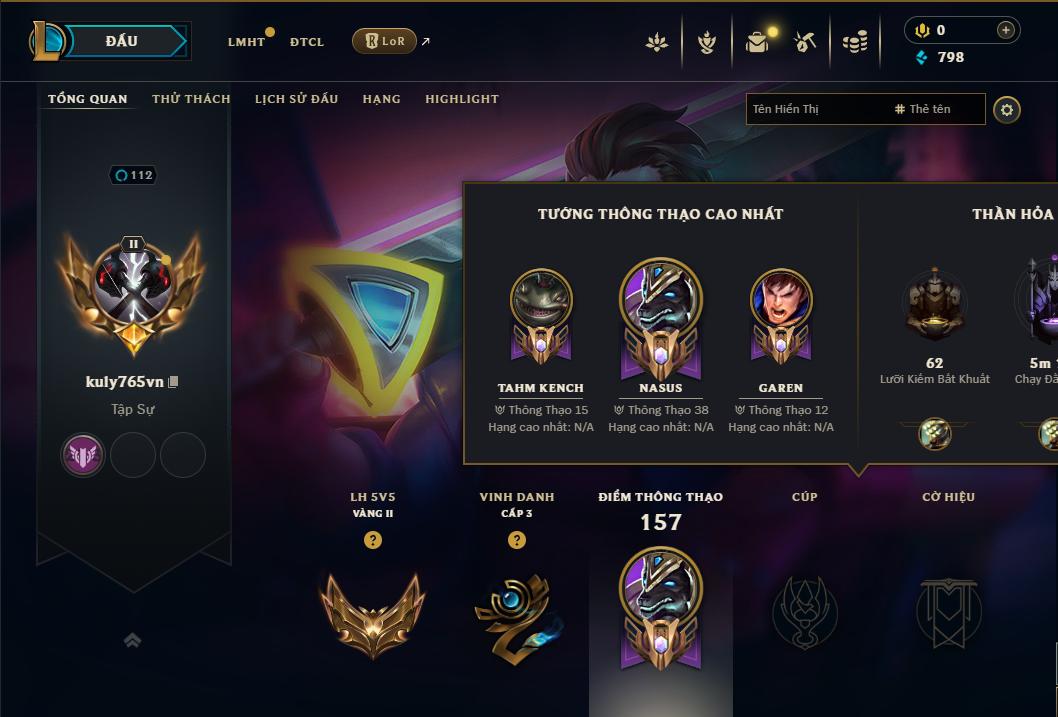
Task: Open the HIGHLIGHT tab
Action: point(462,99)
